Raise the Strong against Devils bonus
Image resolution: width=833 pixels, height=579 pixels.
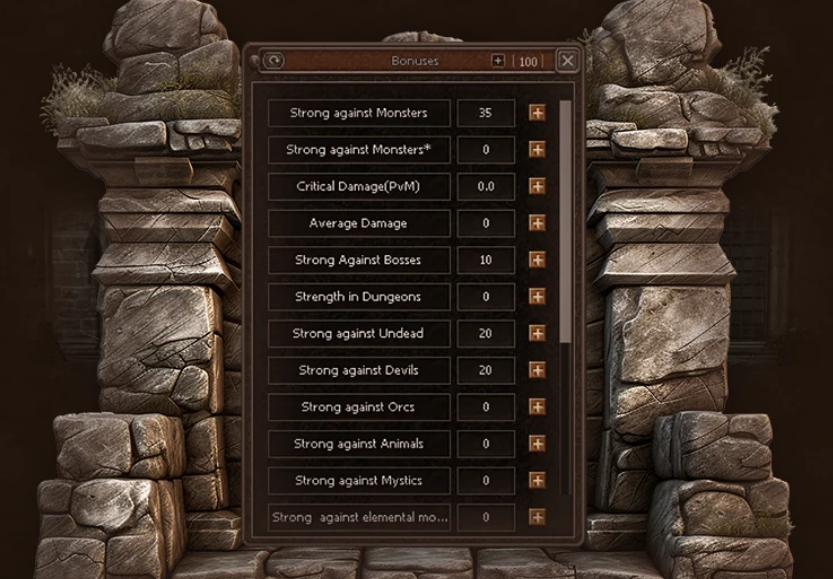537,371
